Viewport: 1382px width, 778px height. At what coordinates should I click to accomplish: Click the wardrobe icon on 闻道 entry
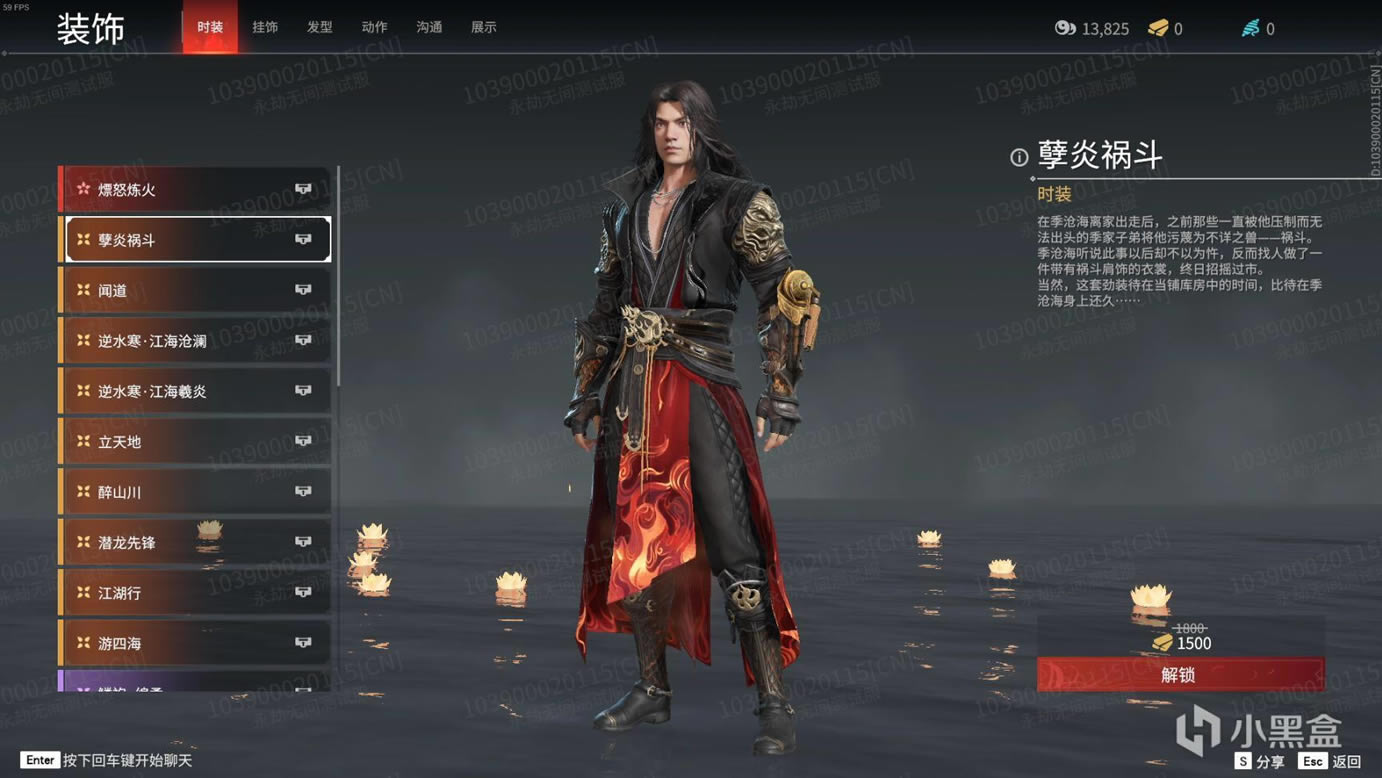(303, 289)
